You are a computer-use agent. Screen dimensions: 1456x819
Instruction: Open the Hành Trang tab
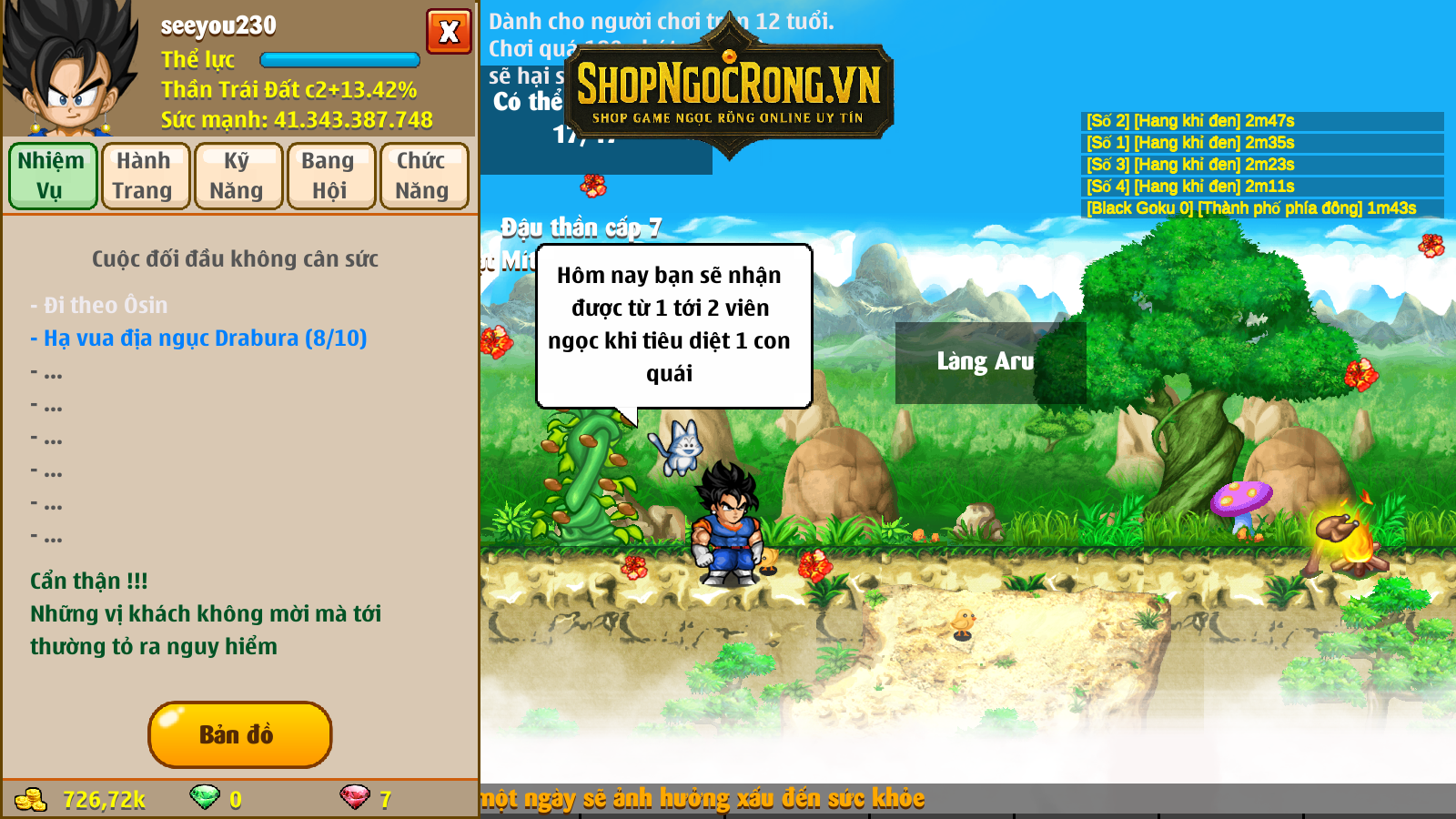pos(146,176)
